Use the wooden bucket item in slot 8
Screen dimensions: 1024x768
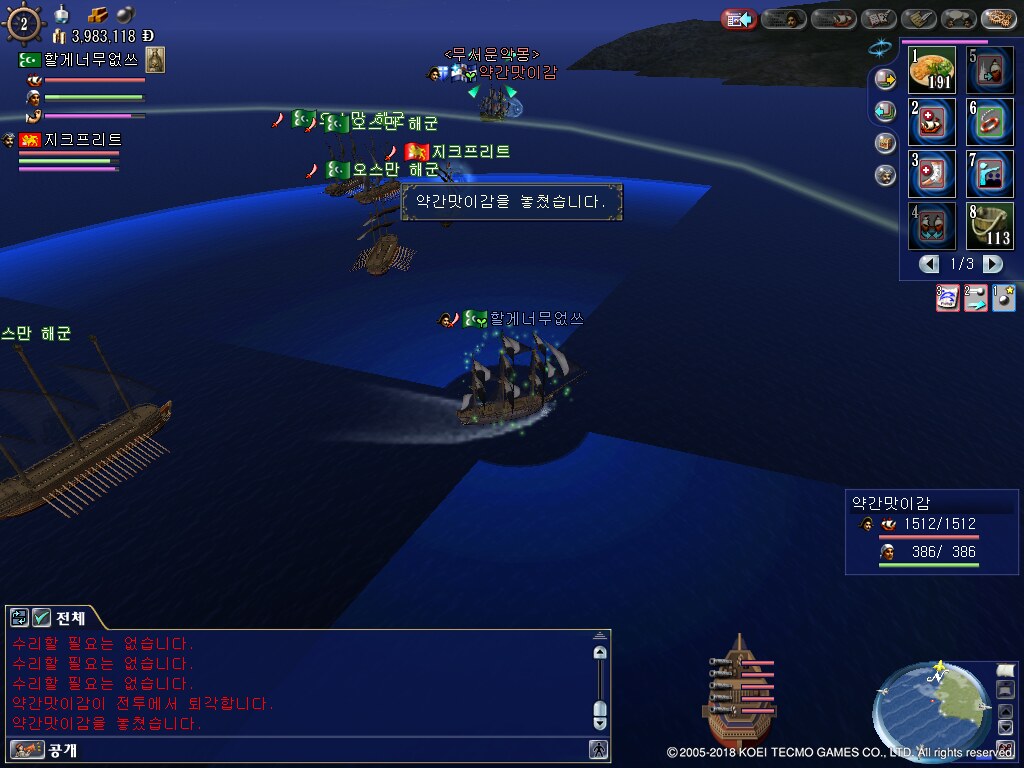pyautogui.click(x=990, y=226)
